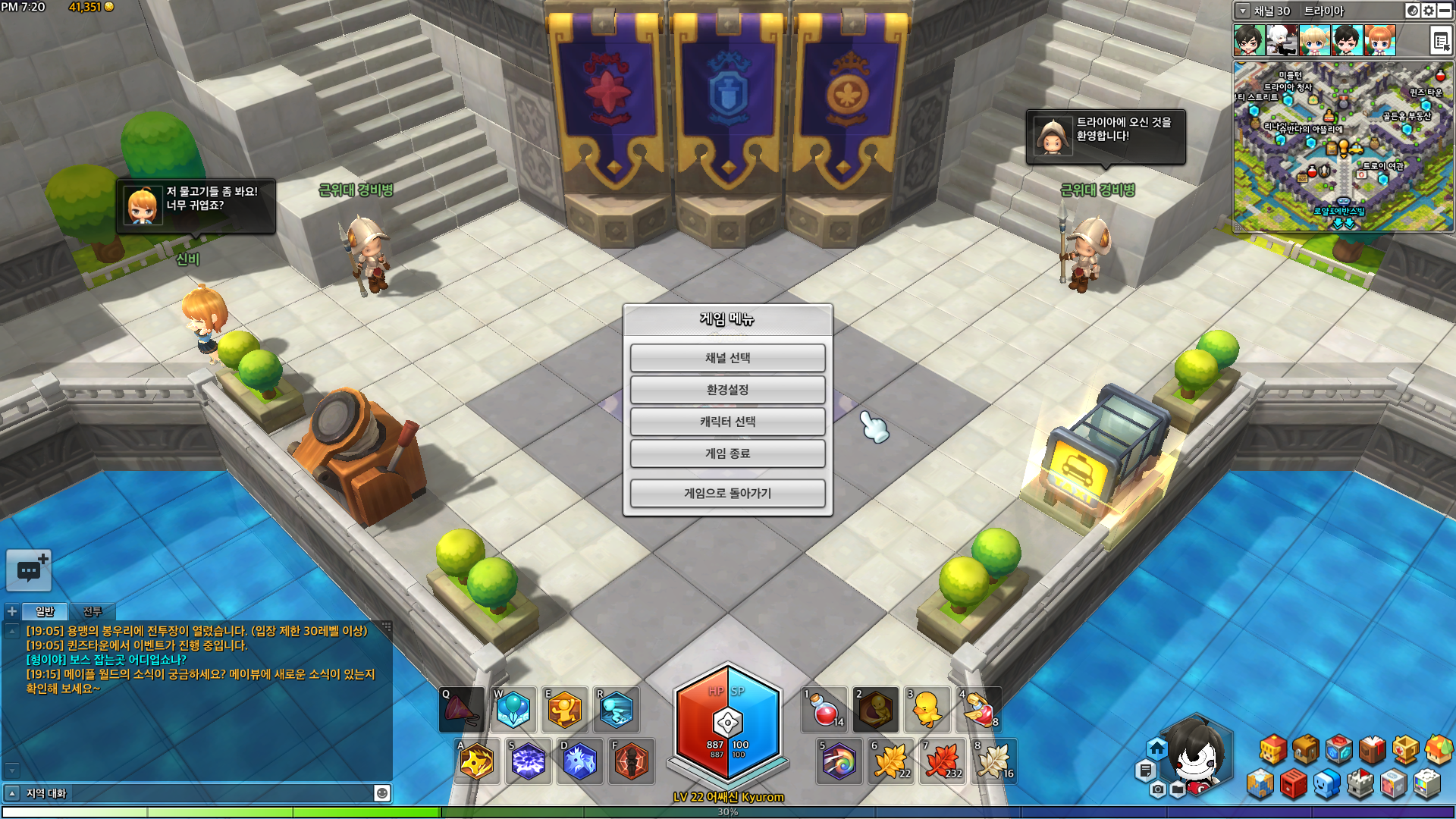1456x819 pixels.
Task: Open 채널 선택 (channel select)
Action: pos(727,358)
